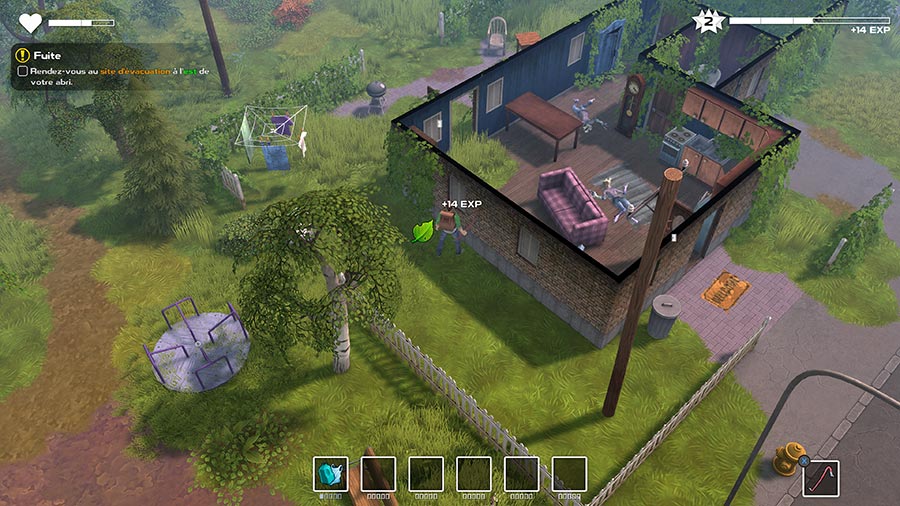Select the blue crystal item hotbar slot

(x=330, y=474)
